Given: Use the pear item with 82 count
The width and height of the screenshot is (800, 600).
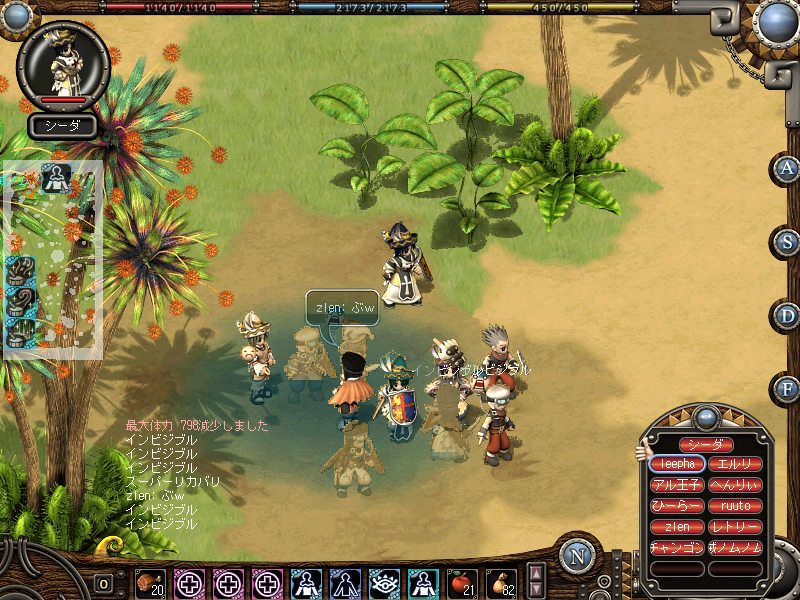Looking at the screenshot, I should pyautogui.click(x=501, y=583).
